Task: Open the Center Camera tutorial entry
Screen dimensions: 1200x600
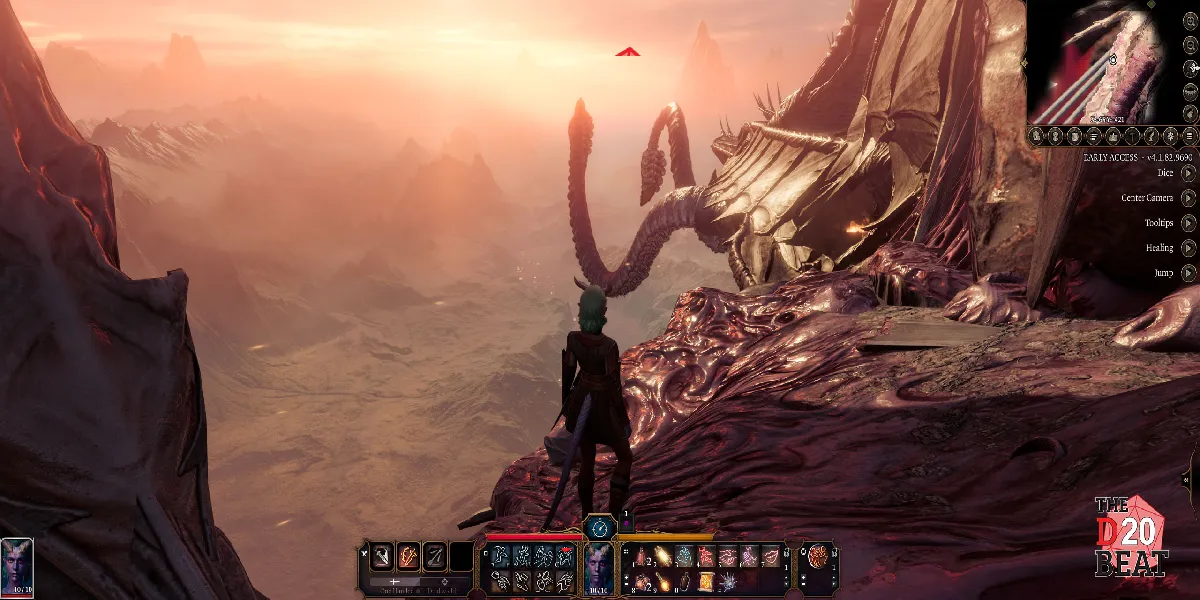Action: [1188, 197]
